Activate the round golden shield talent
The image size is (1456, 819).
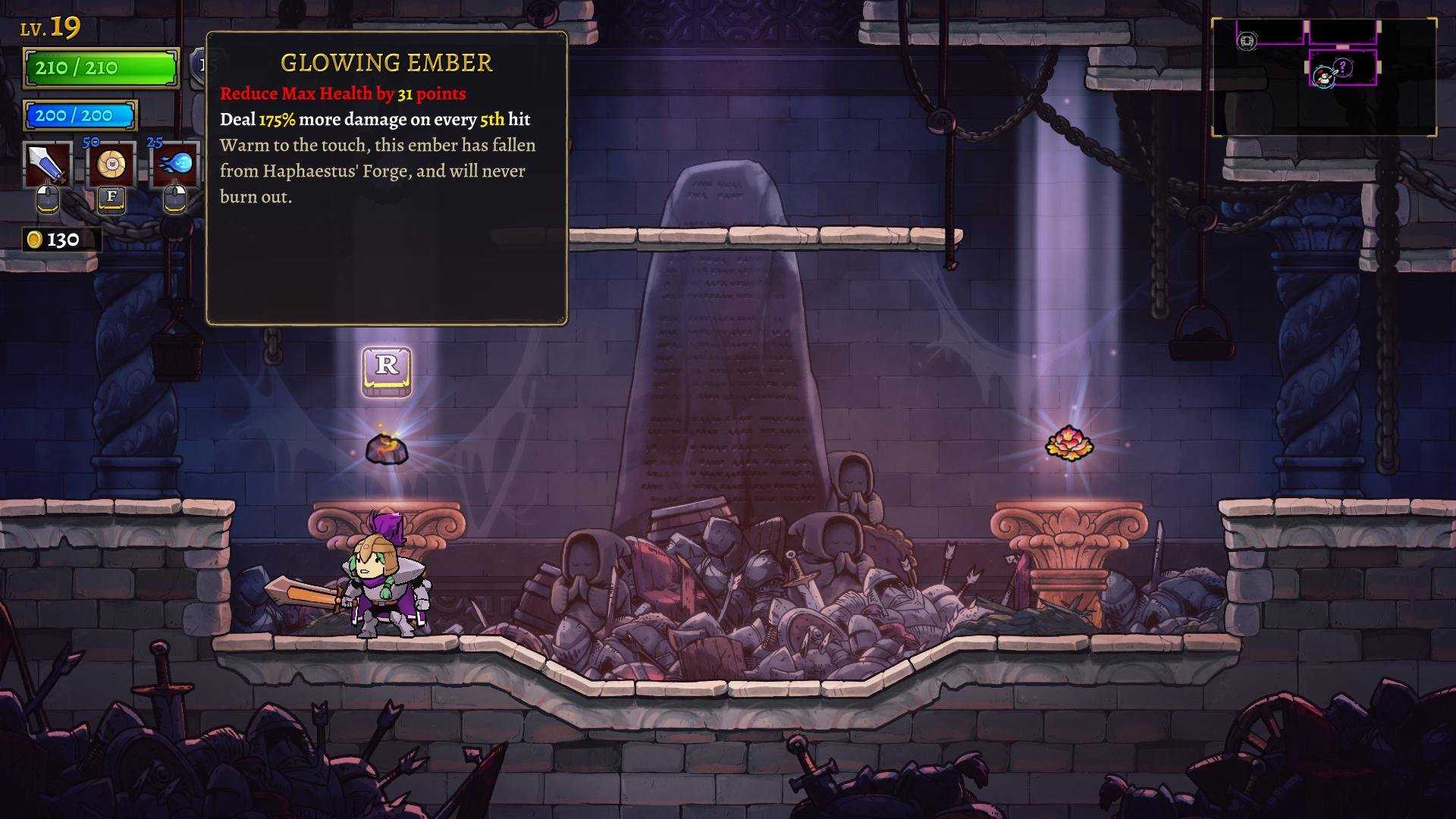pos(112,165)
